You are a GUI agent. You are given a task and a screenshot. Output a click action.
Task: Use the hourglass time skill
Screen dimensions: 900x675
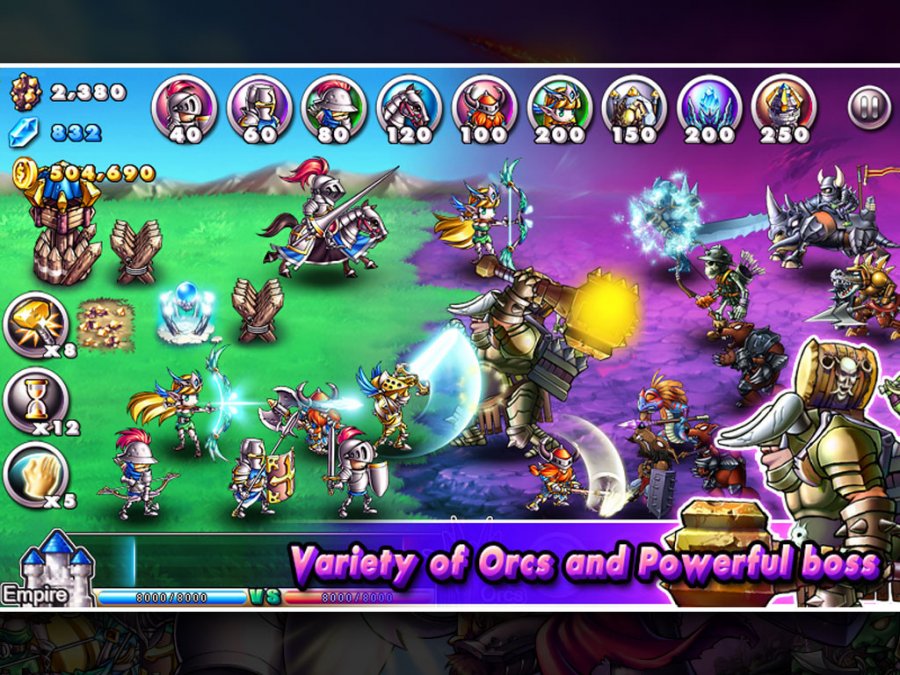tap(36, 399)
